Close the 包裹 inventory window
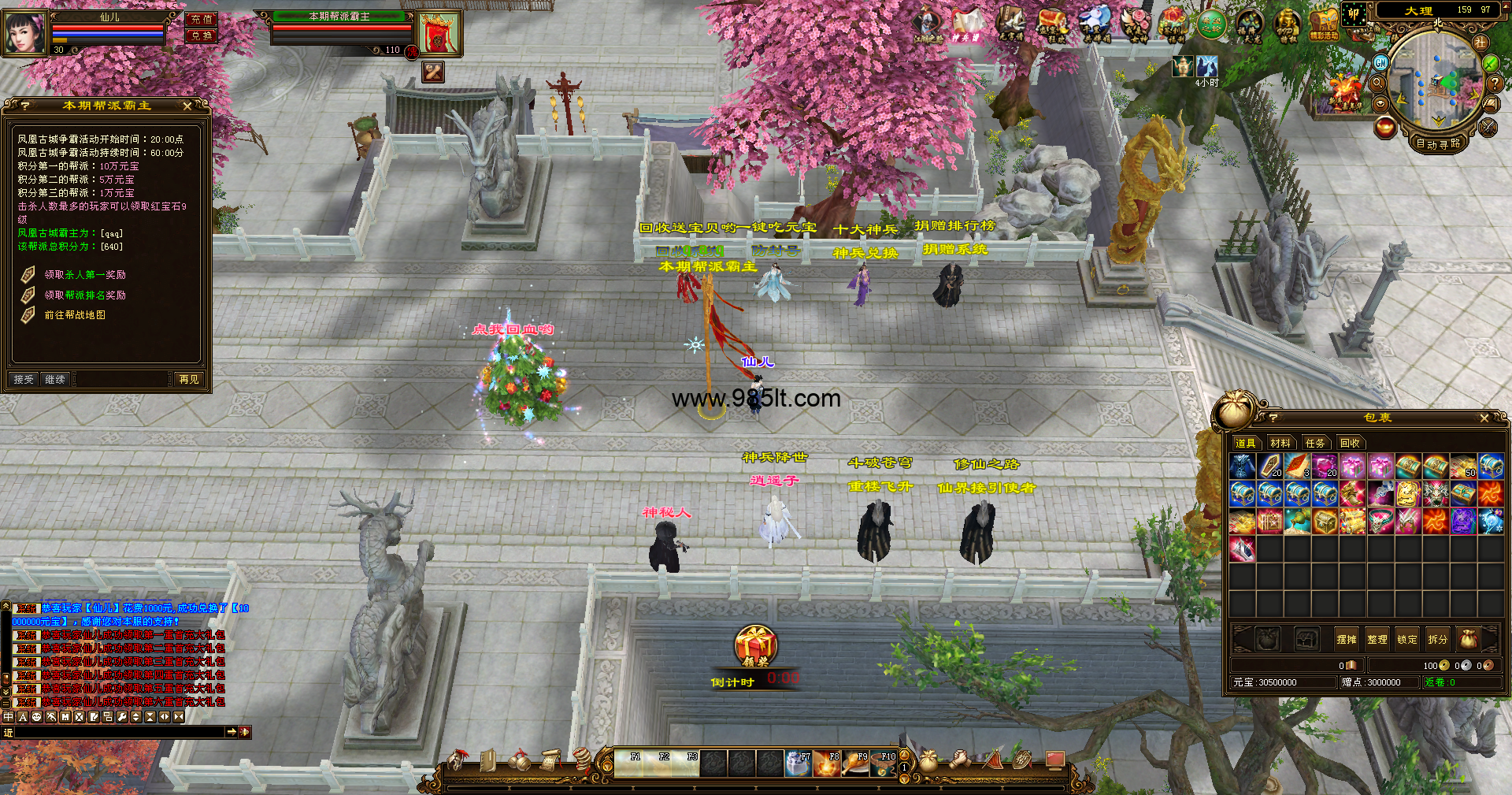1512x795 pixels. (x=1484, y=418)
